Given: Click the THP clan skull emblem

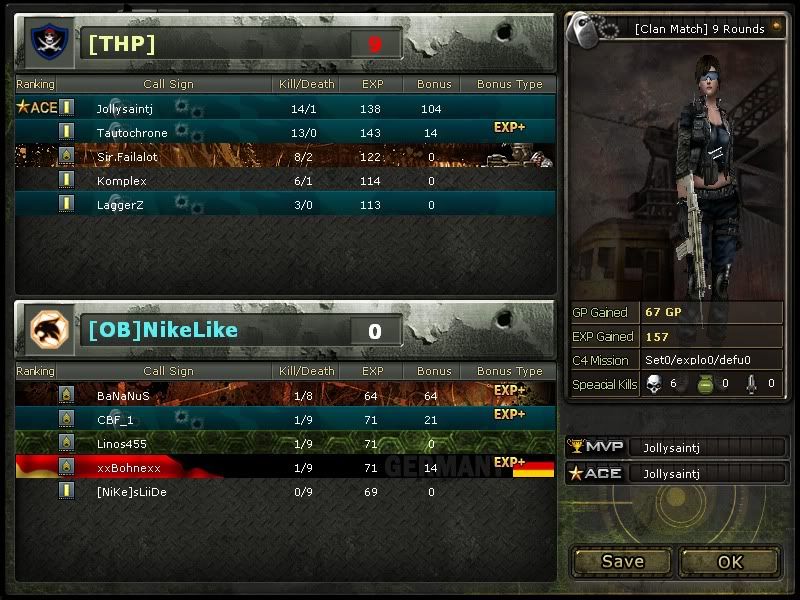Looking at the screenshot, I should [46, 42].
